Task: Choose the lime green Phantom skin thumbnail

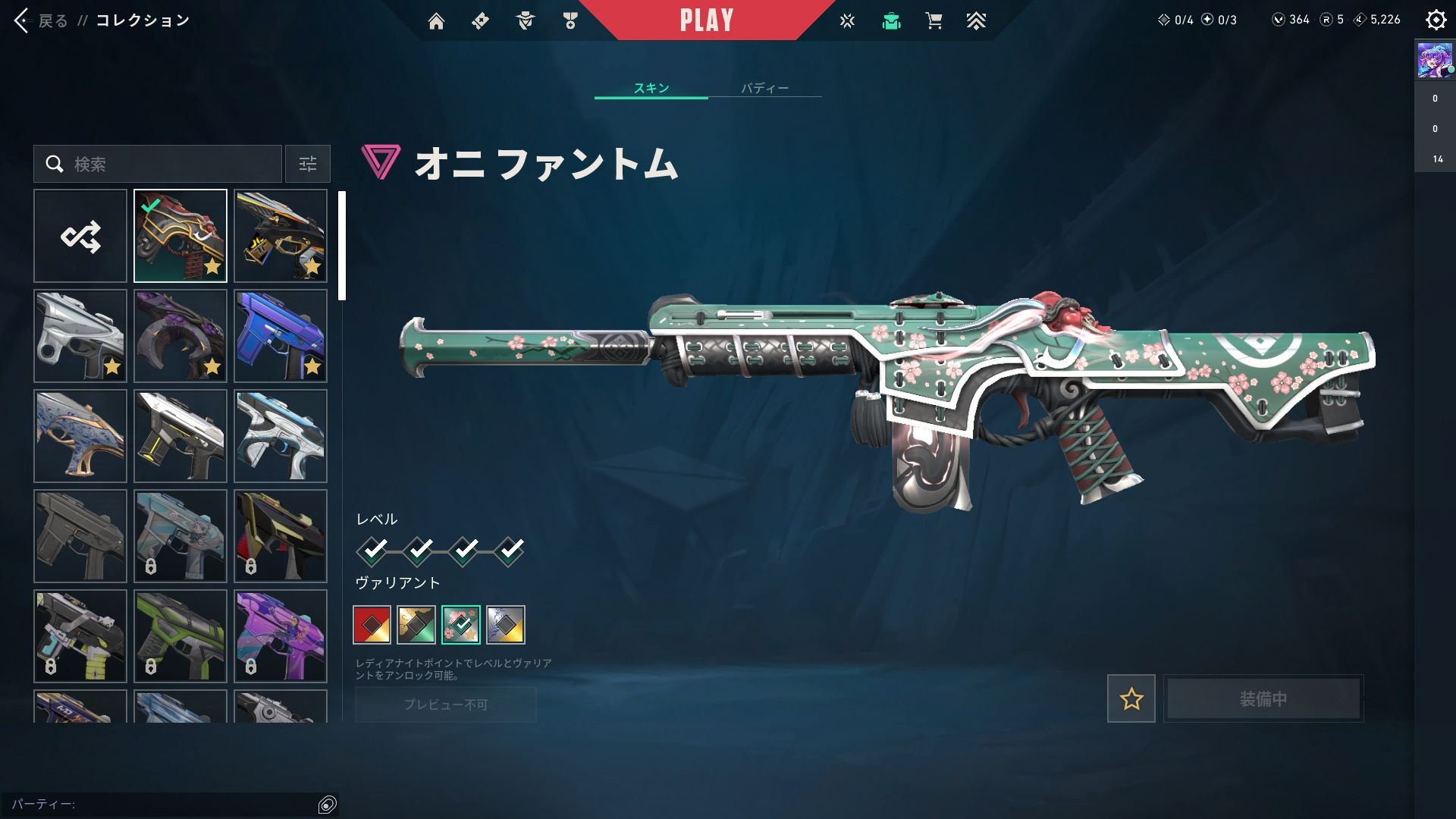Action: (180, 636)
